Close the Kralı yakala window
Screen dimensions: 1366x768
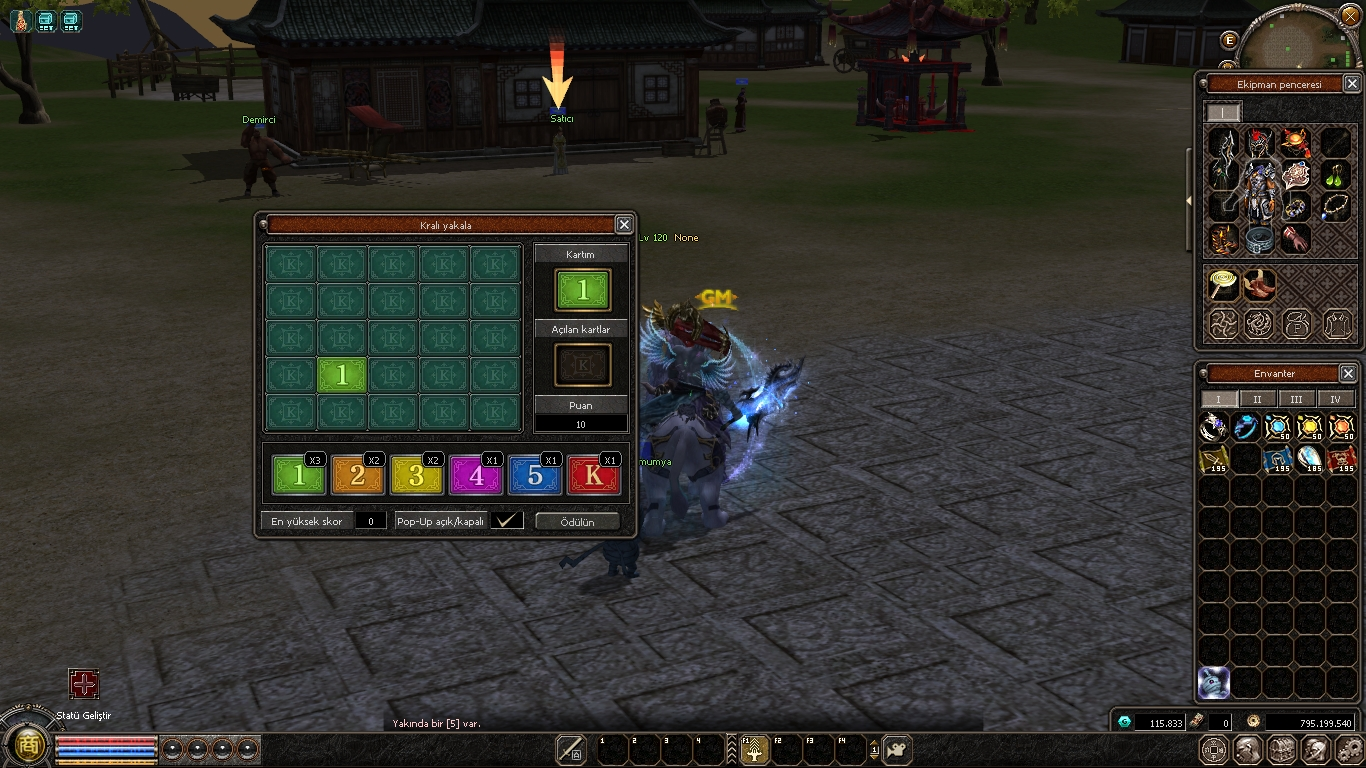pyautogui.click(x=624, y=225)
